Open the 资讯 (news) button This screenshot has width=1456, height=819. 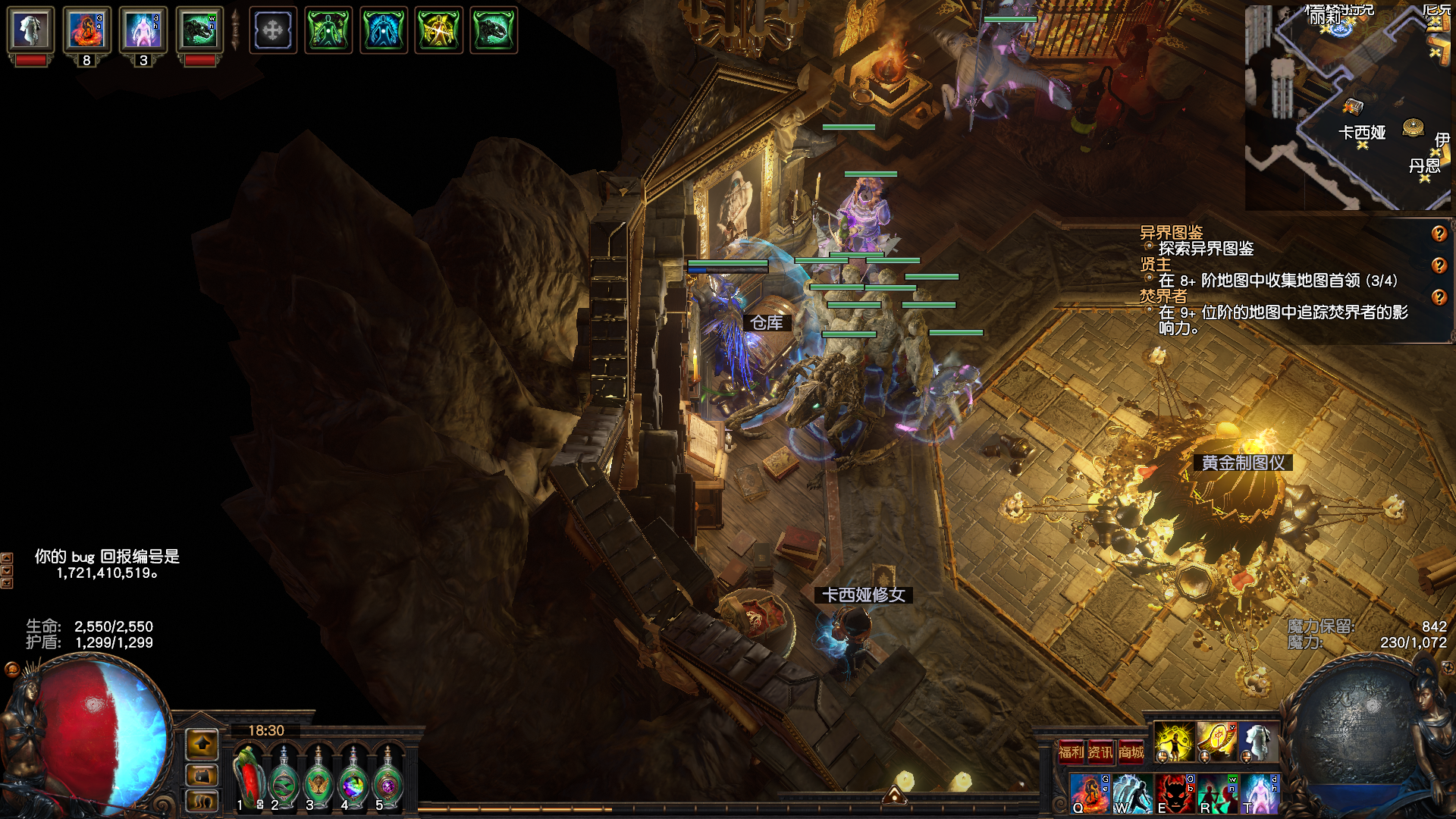coord(1100,752)
